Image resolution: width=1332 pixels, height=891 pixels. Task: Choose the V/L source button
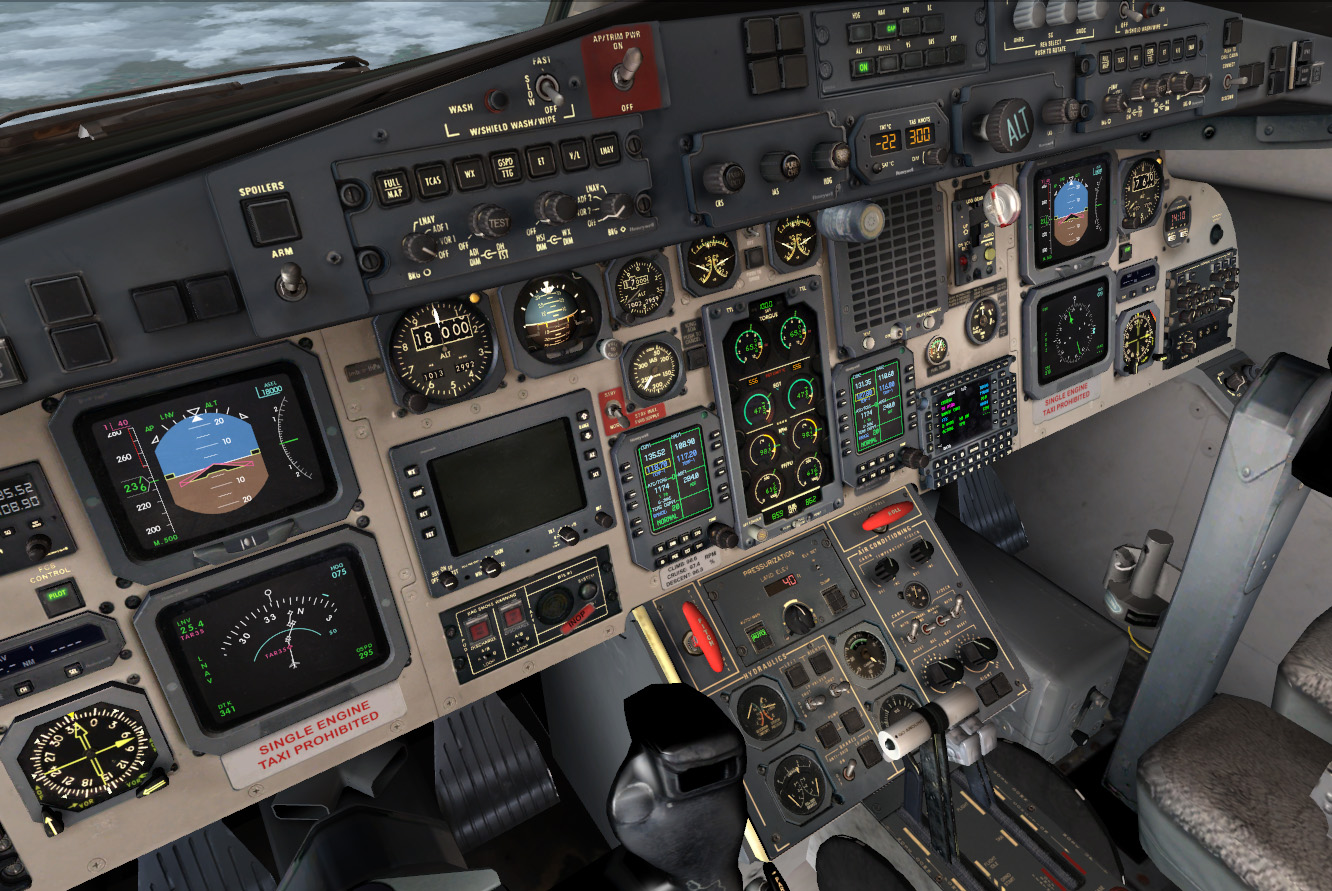(575, 154)
